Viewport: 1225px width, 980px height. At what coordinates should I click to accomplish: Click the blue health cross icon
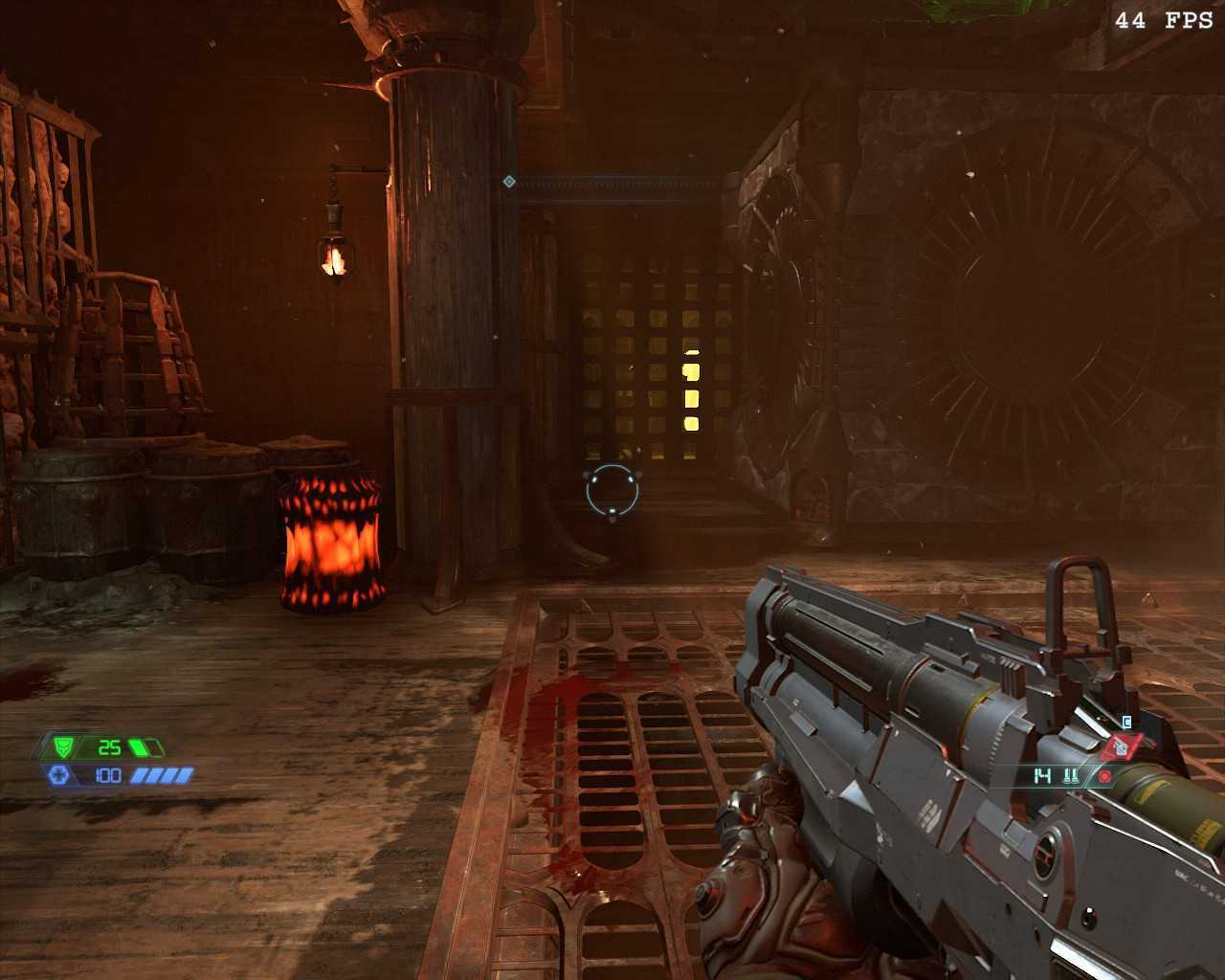(x=57, y=774)
